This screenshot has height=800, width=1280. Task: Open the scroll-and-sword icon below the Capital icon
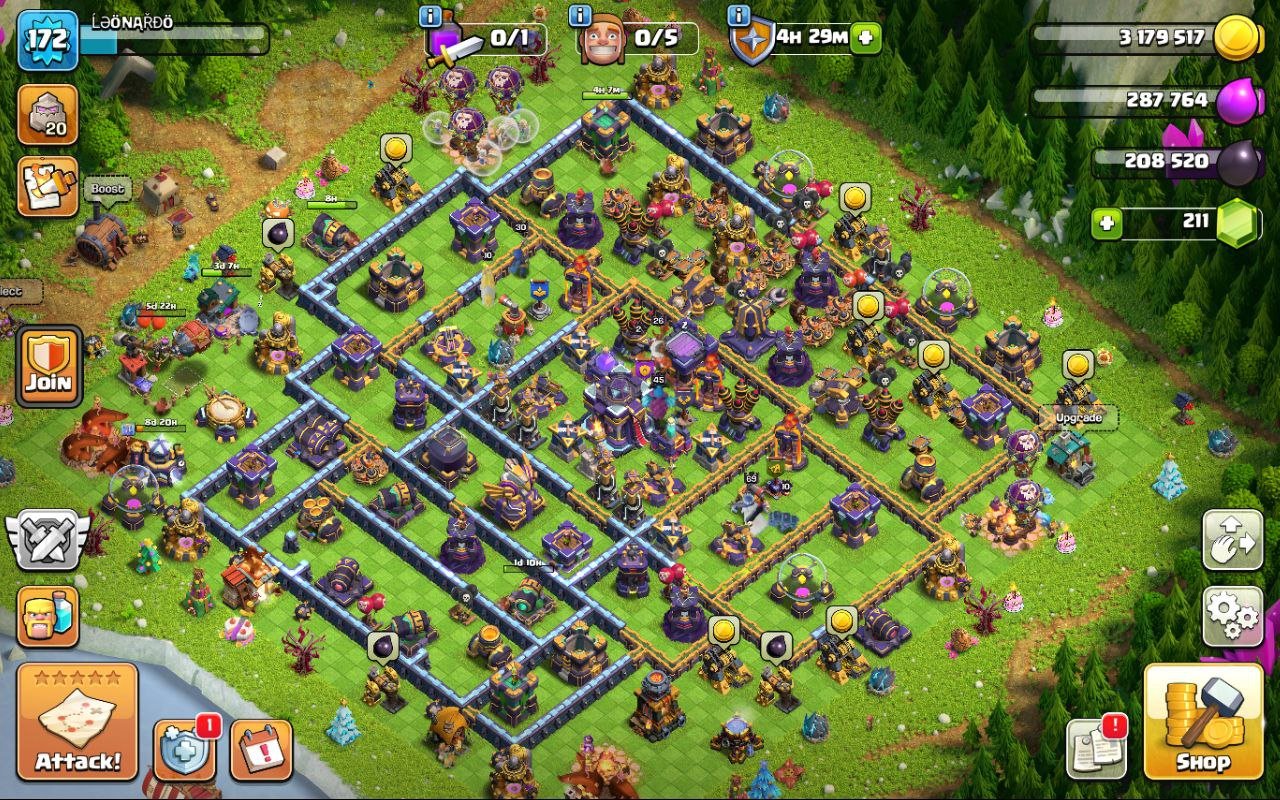click(x=46, y=185)
